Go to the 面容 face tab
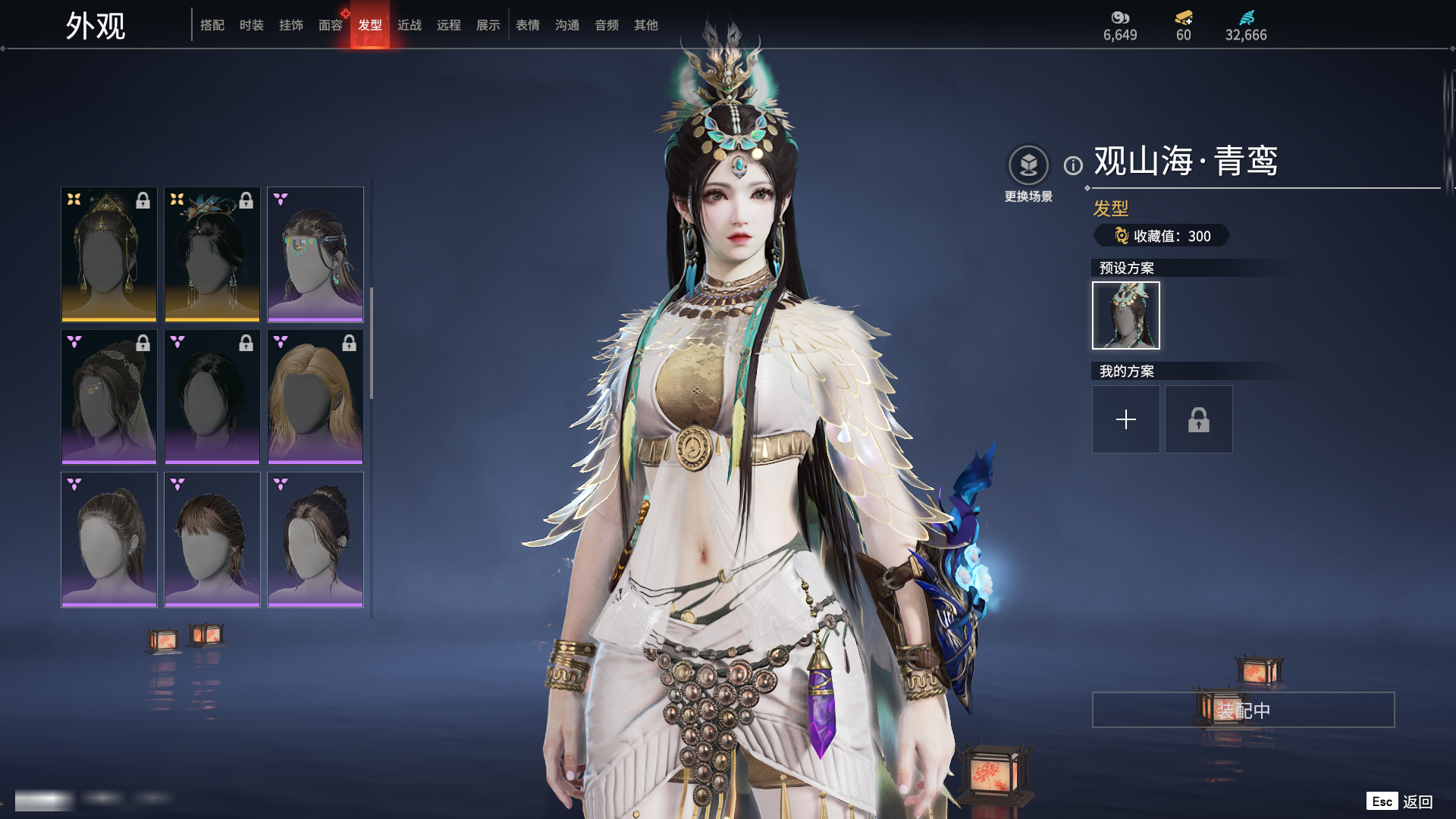 click(331, 25)
